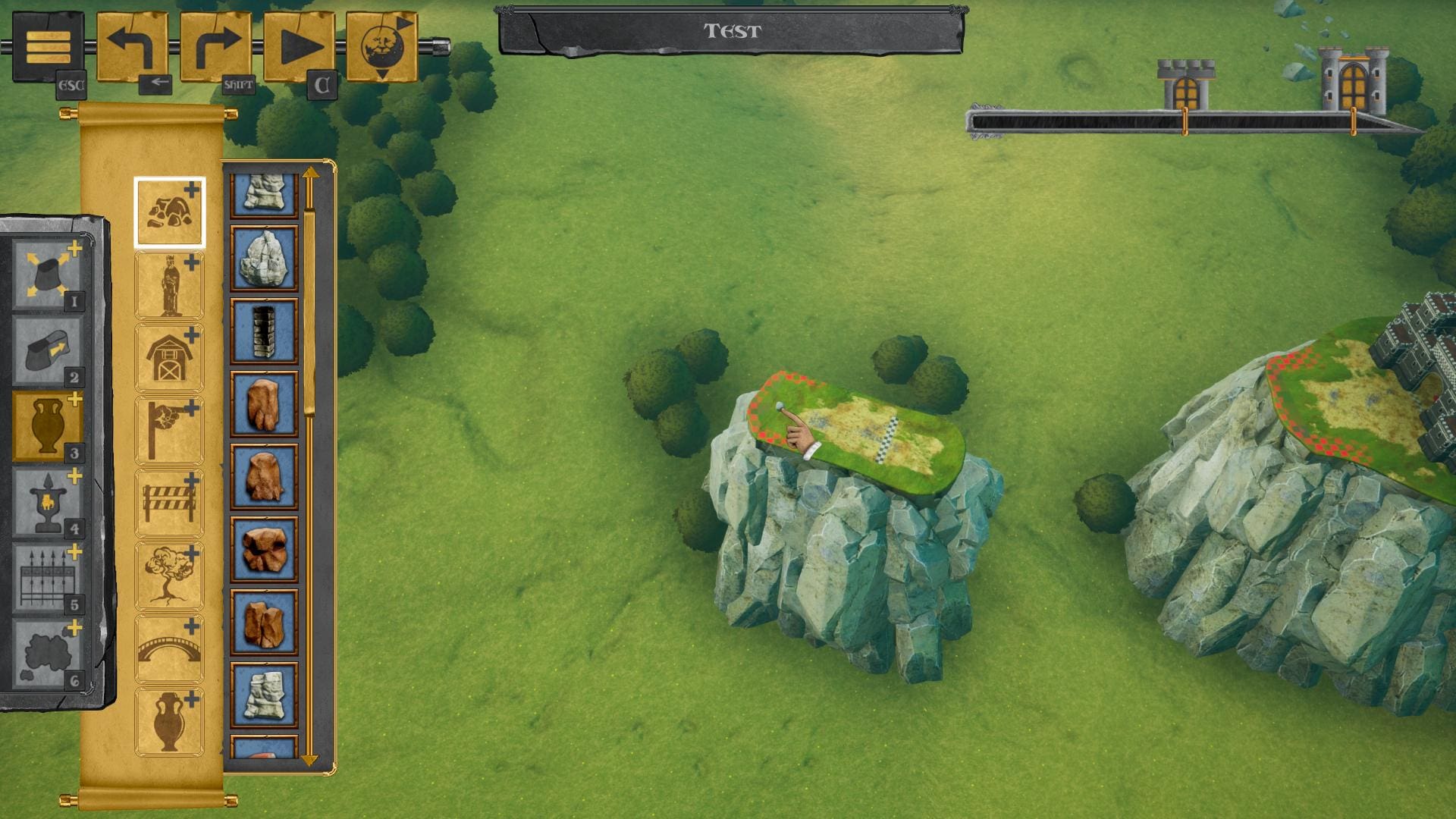Pick the dark stone pillar thumbnail
1456x819 pixels.
pos(264,331)
